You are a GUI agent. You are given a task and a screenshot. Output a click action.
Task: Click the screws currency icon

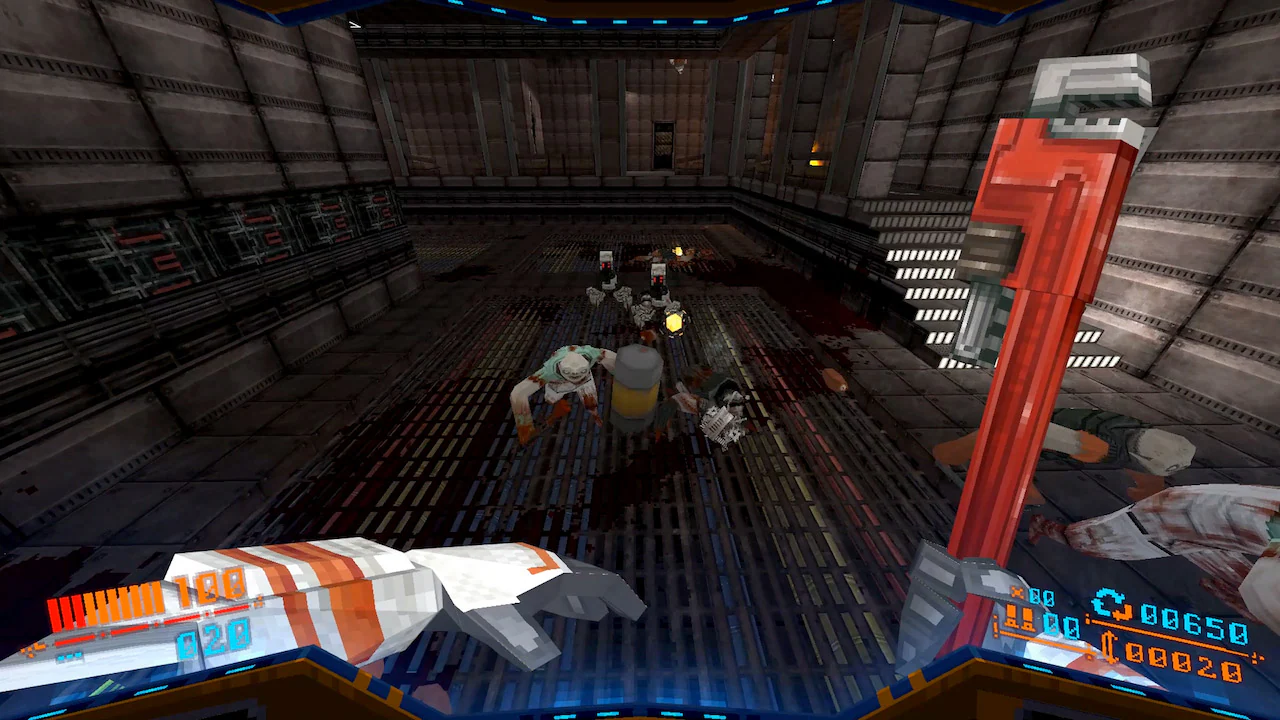1110,648
